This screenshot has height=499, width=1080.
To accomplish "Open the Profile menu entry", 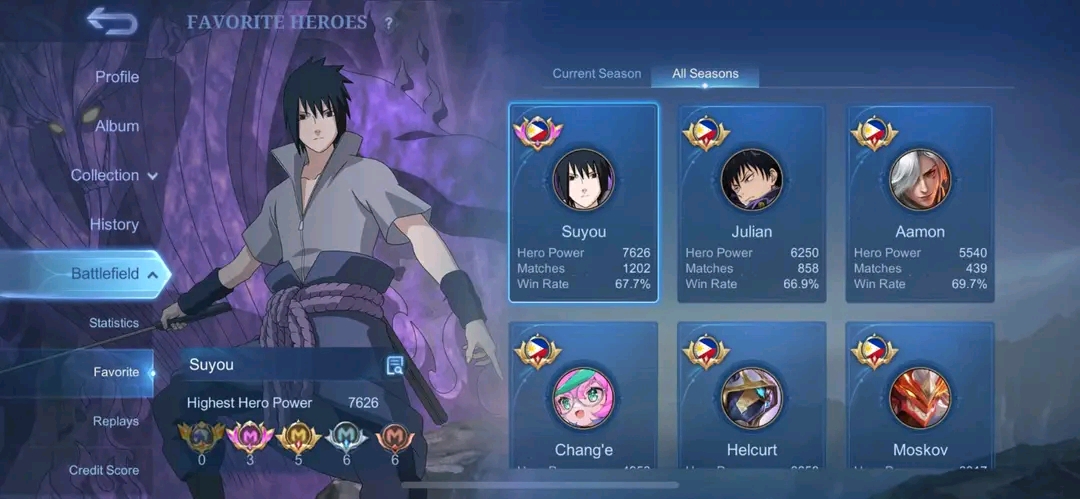I will click(x=117, y=77).
